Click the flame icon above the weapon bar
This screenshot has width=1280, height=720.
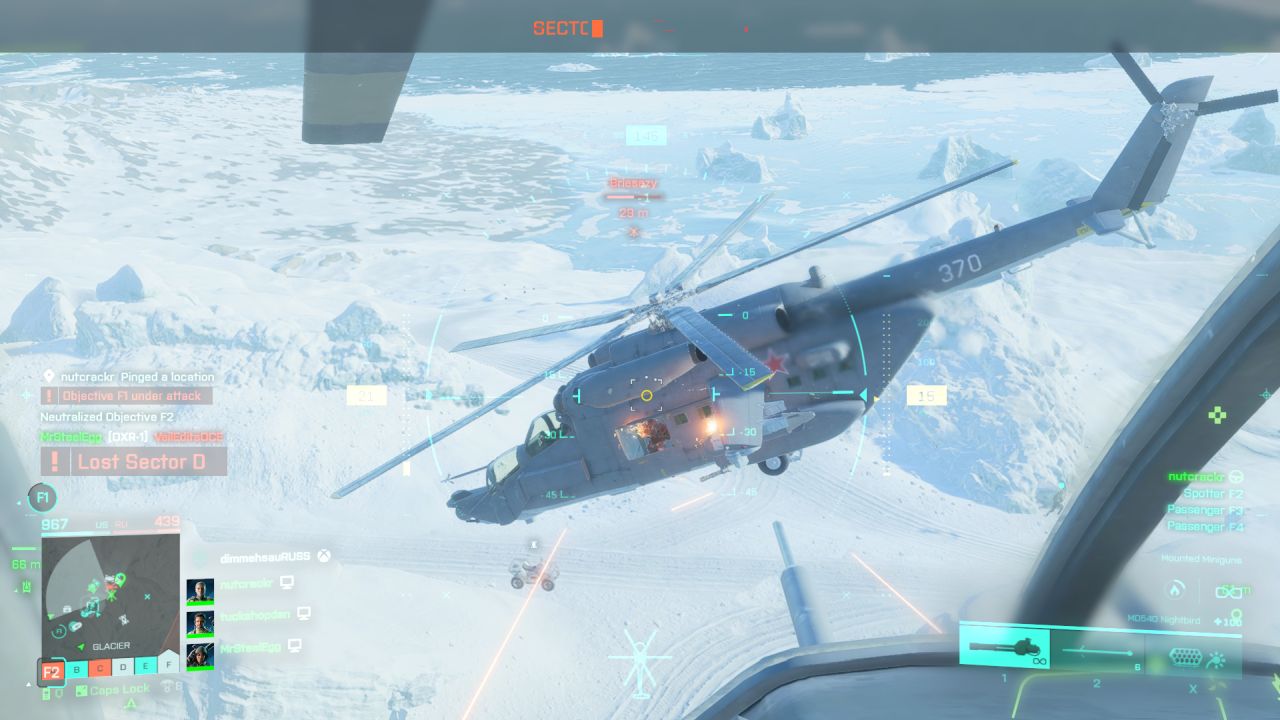[1176, 591]
